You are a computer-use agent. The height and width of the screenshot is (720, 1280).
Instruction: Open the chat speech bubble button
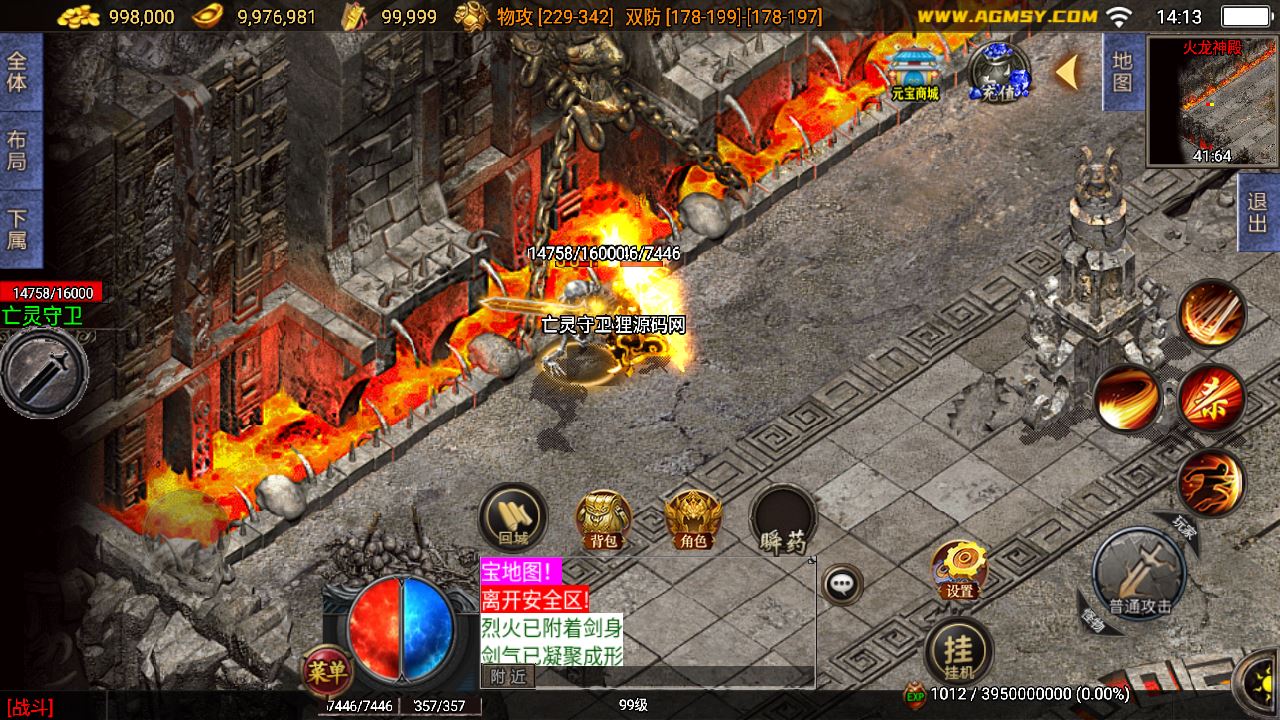843,584
